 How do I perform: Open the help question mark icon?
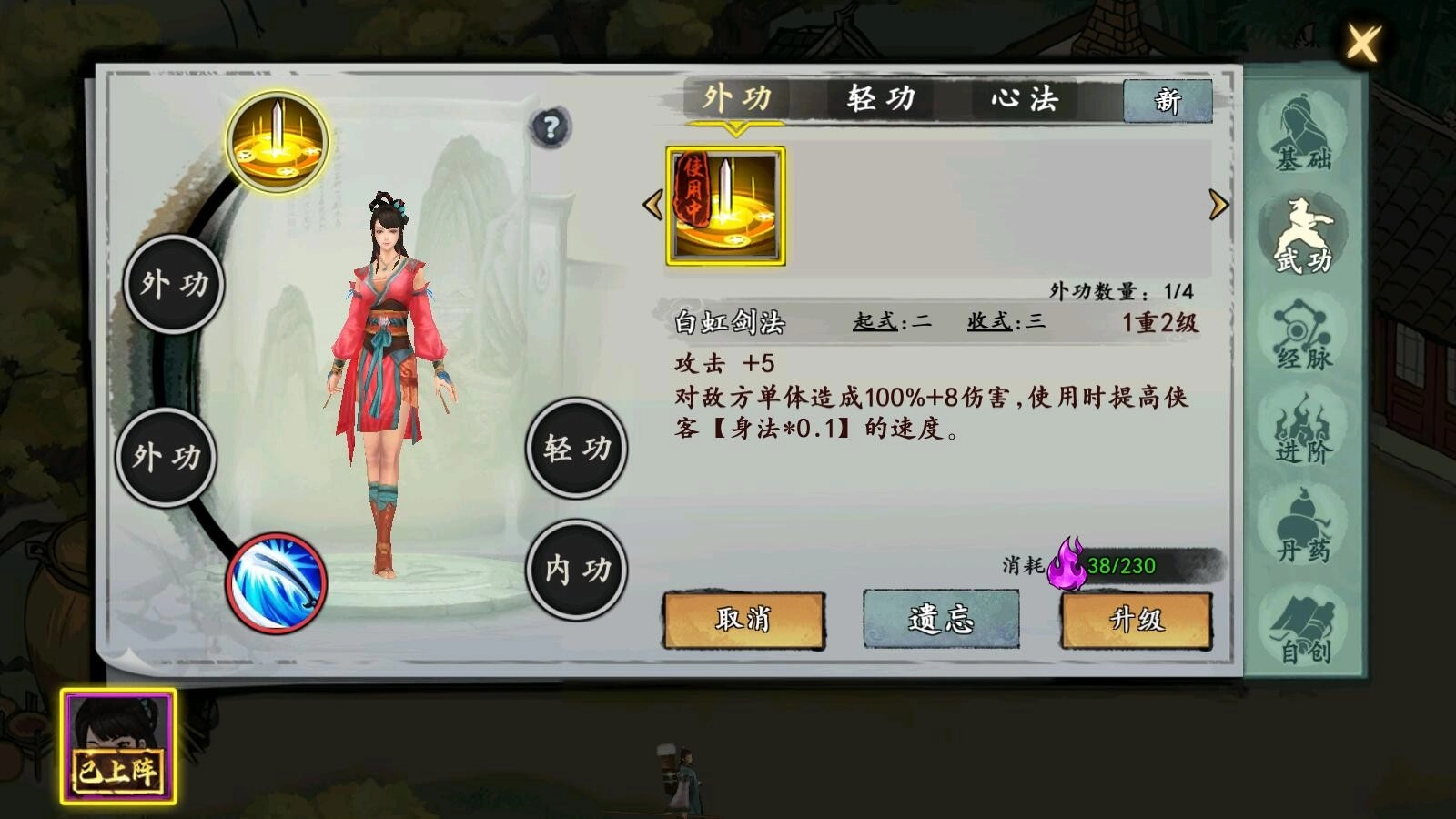[x=549, y=127]
